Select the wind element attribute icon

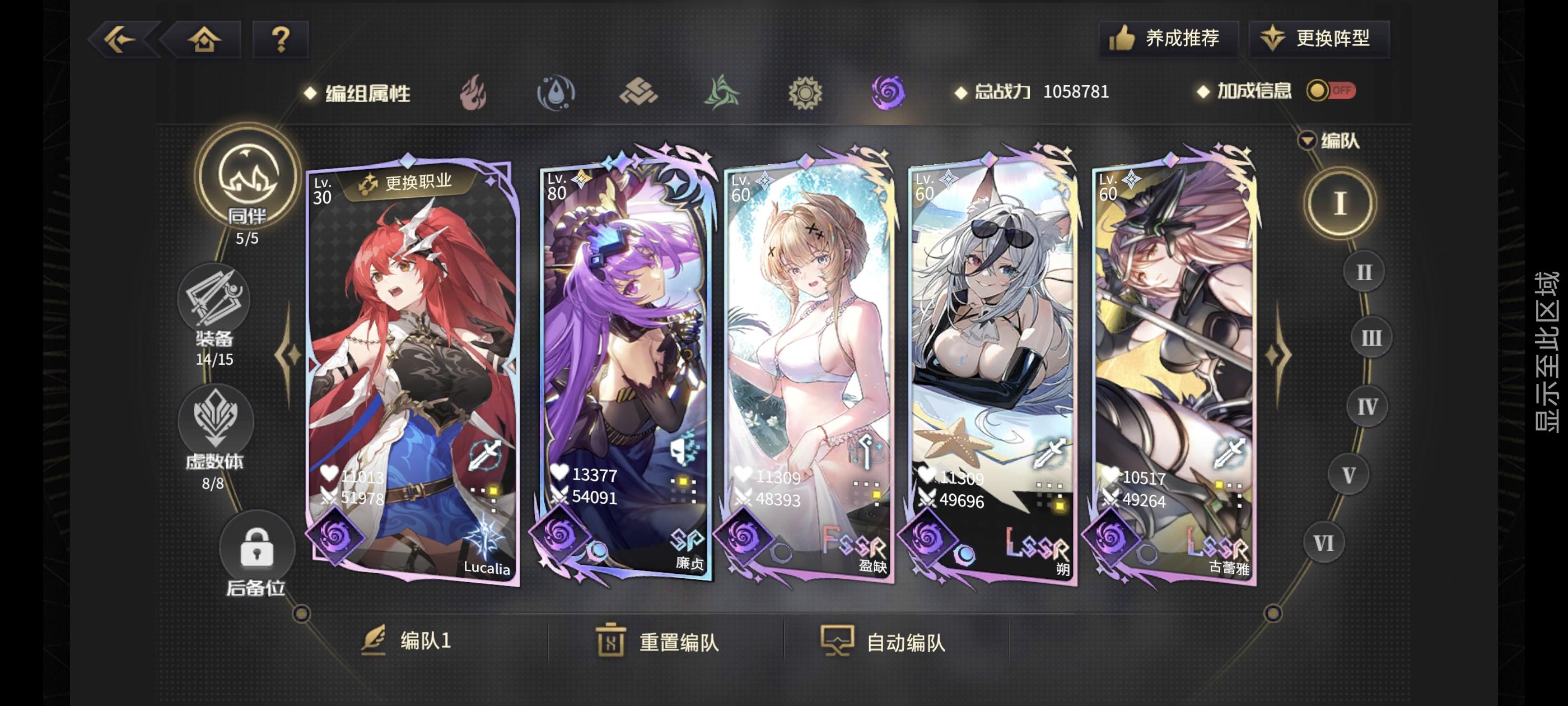click(x=721, y=92)
